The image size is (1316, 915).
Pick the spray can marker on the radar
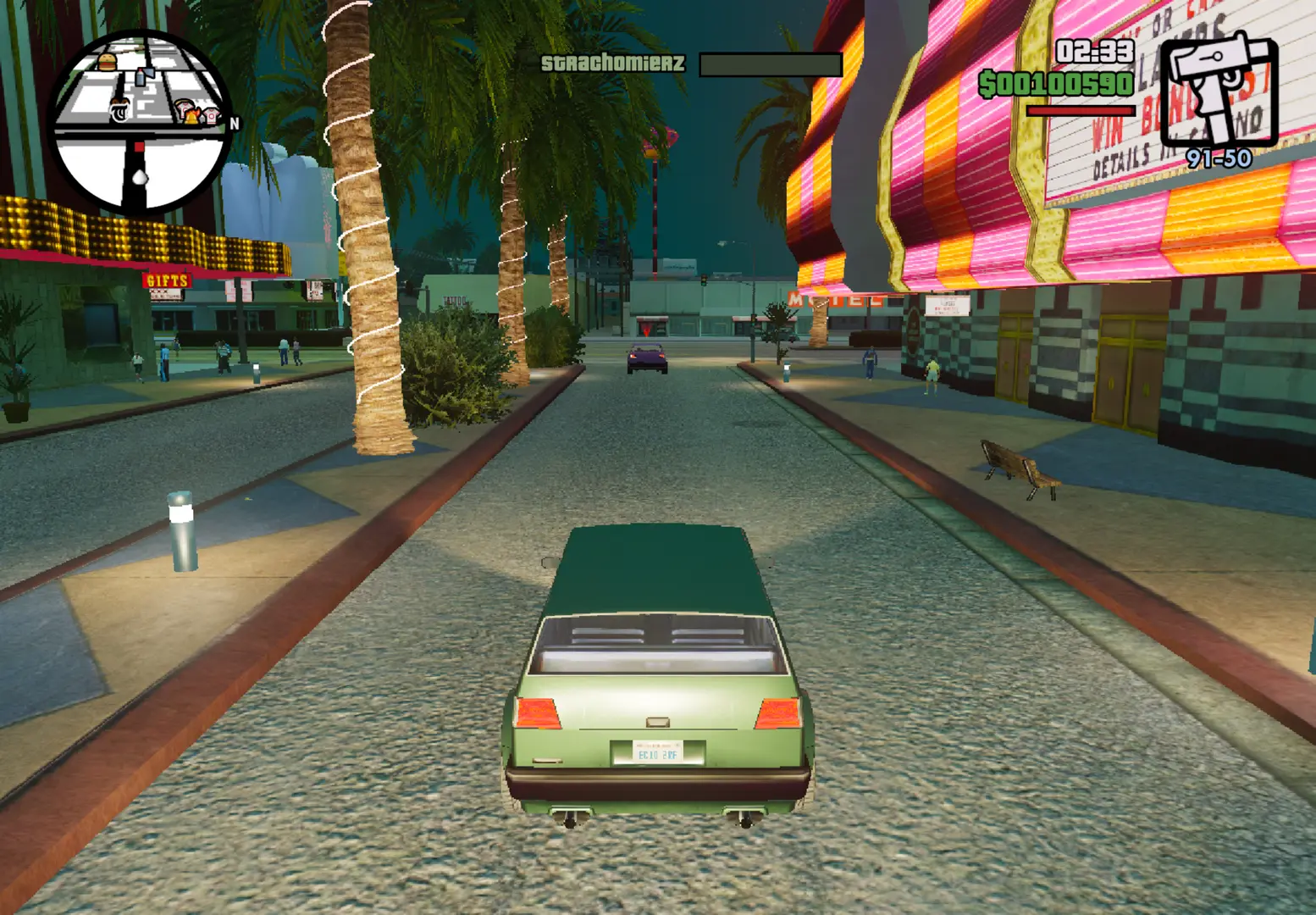tap(141, 77)
